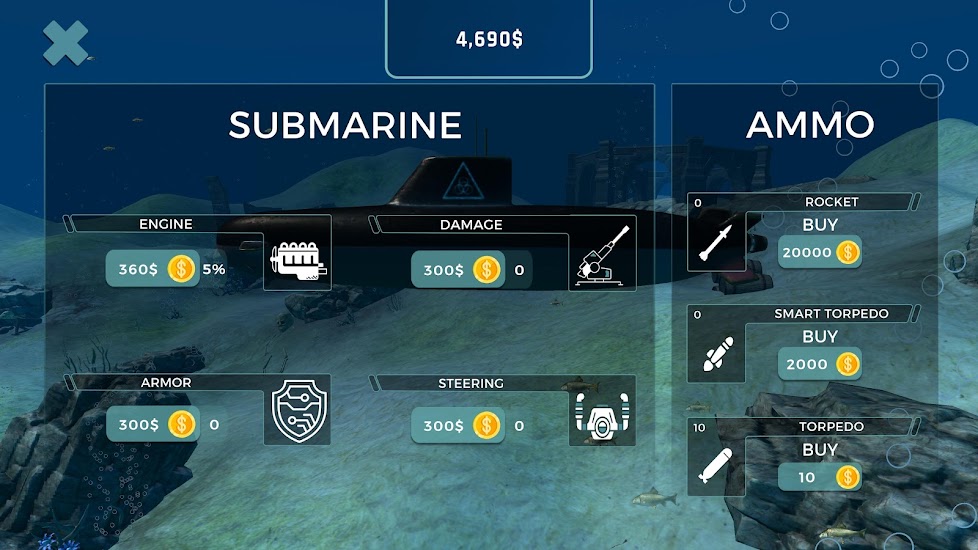Buy a Smart Torpedo for 2000
978x550 pixels.
pos(820,364)
